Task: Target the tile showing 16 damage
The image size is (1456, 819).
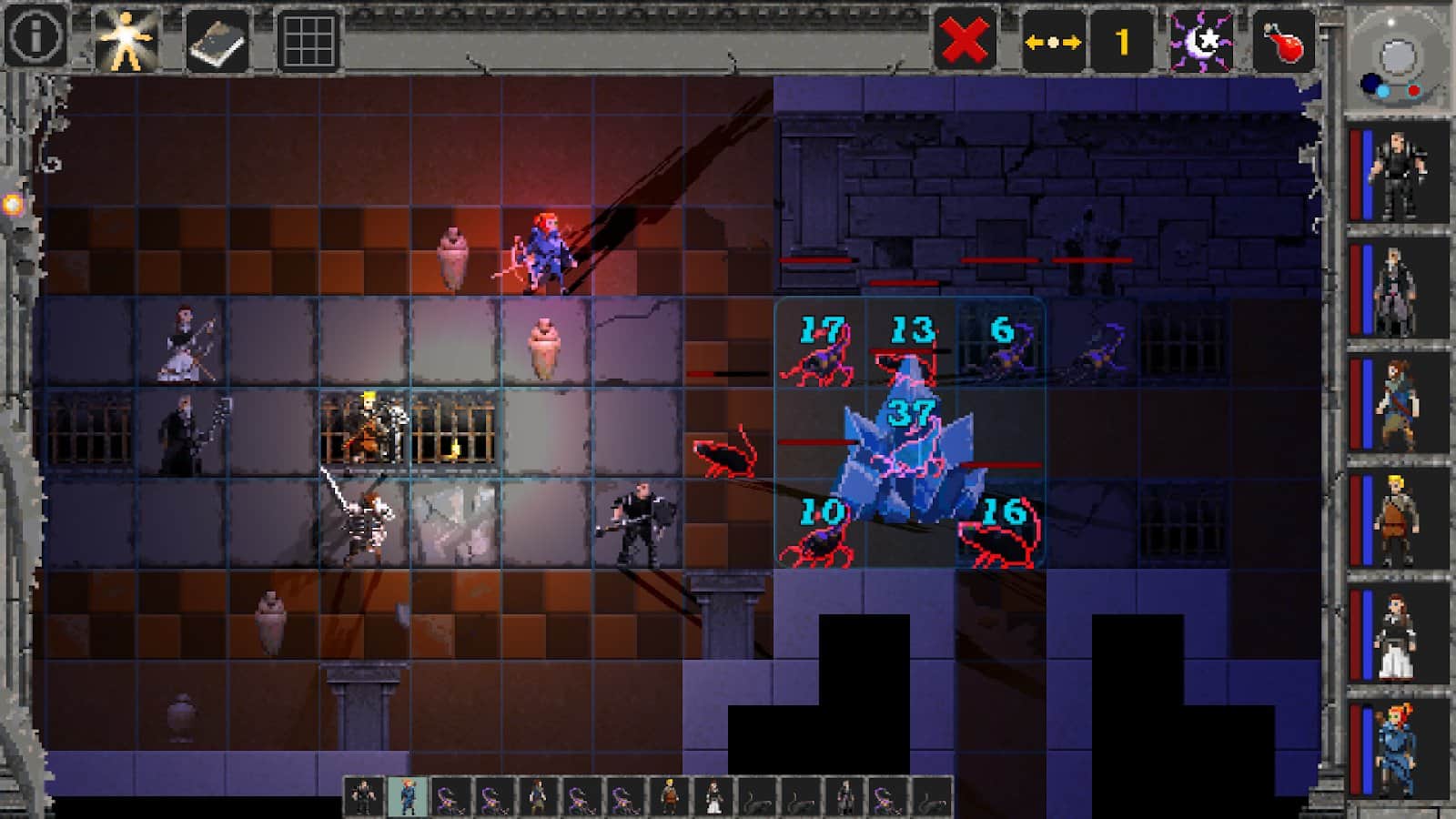Action: coord(1001,524)
